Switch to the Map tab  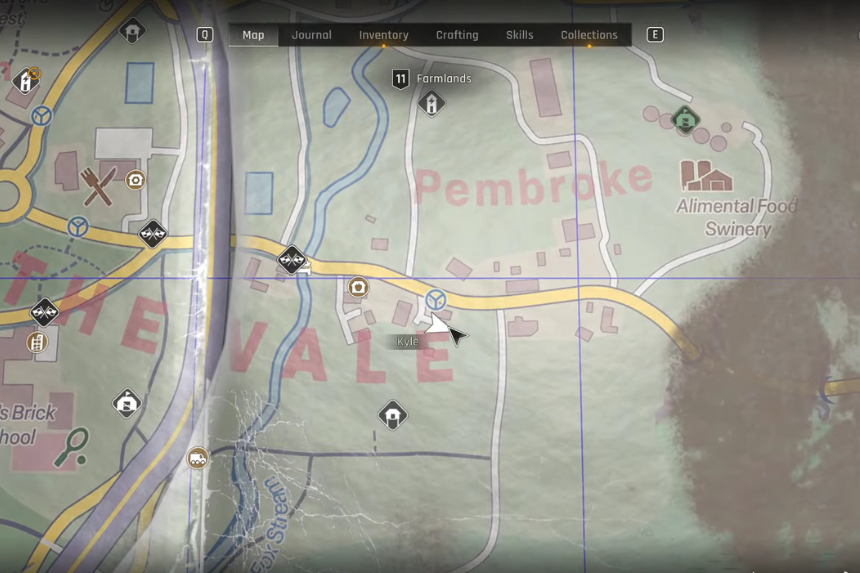253,35
